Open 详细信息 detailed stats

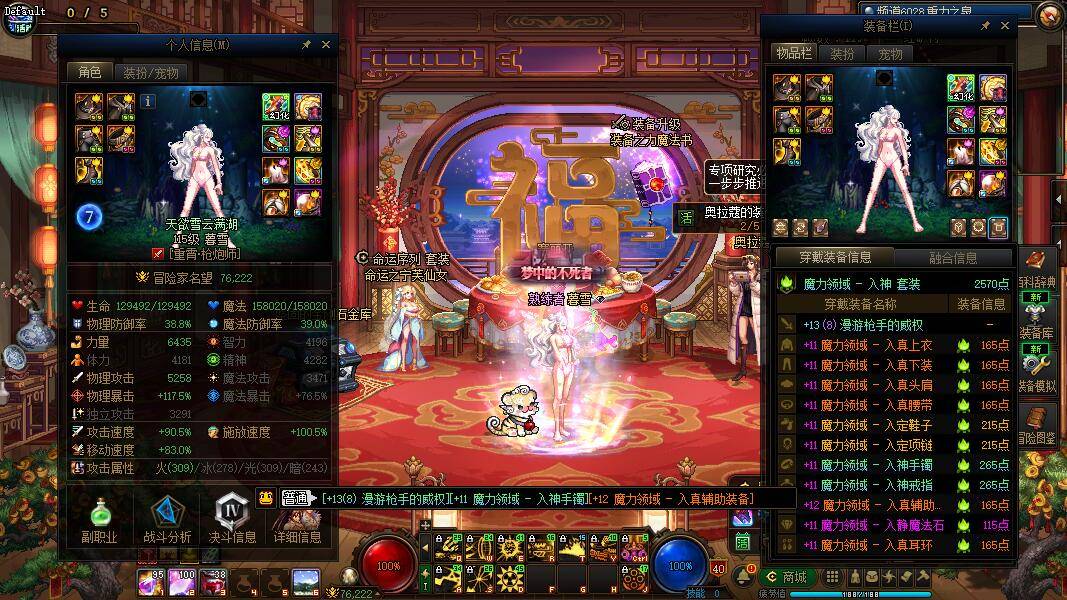[297, 518]
